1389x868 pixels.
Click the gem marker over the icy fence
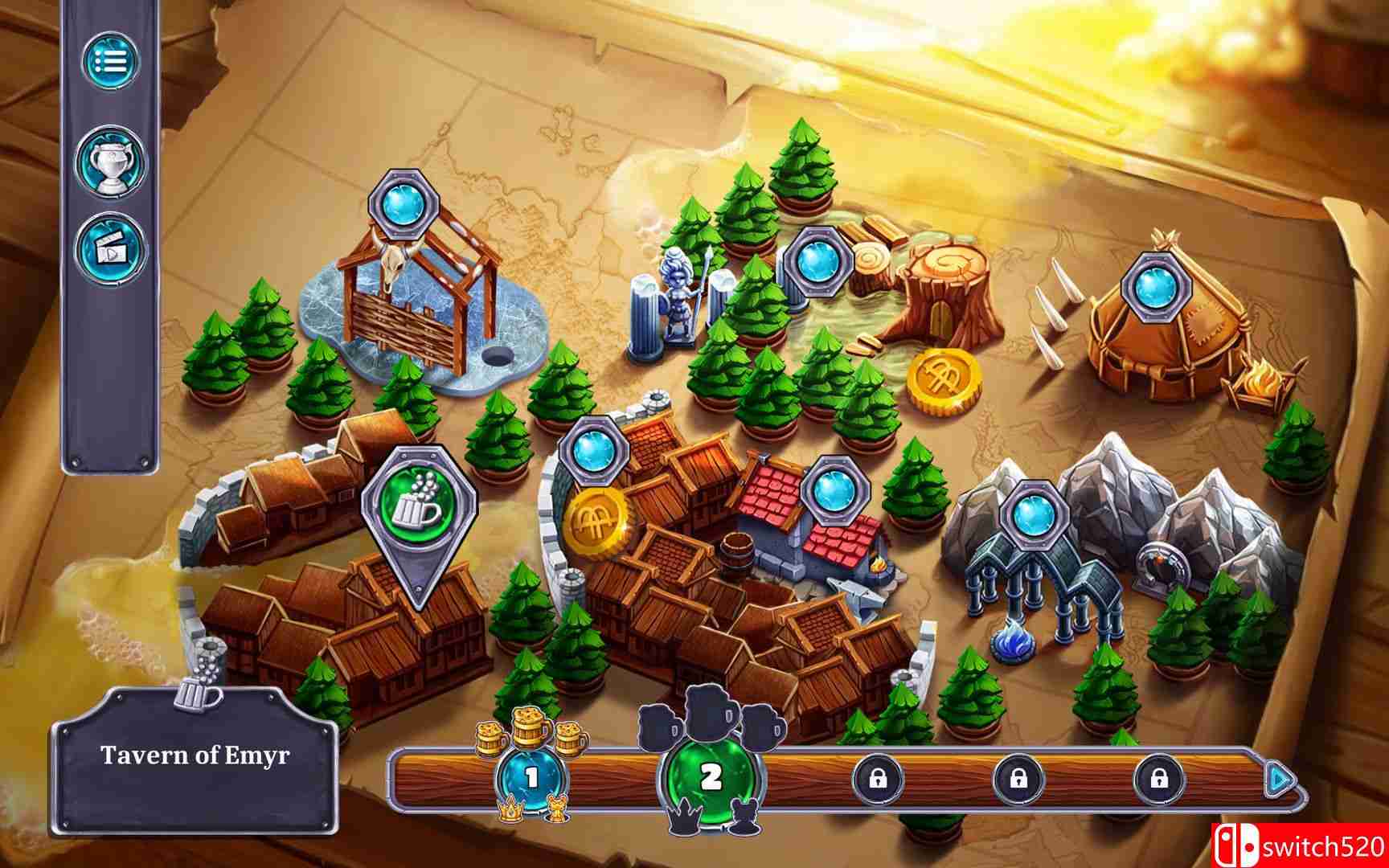click(x=402, y=204)
